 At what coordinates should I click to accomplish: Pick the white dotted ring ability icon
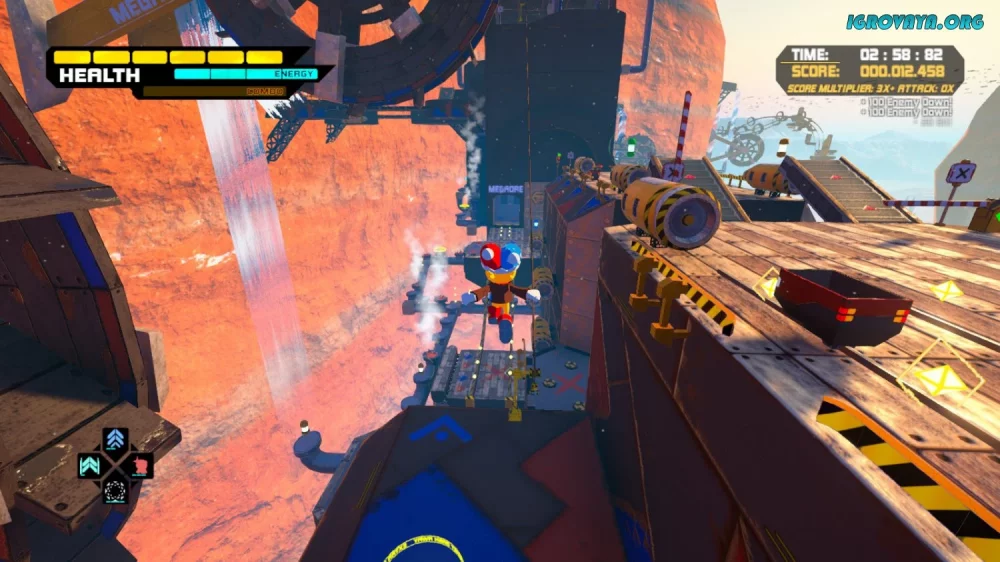[115, 490]
